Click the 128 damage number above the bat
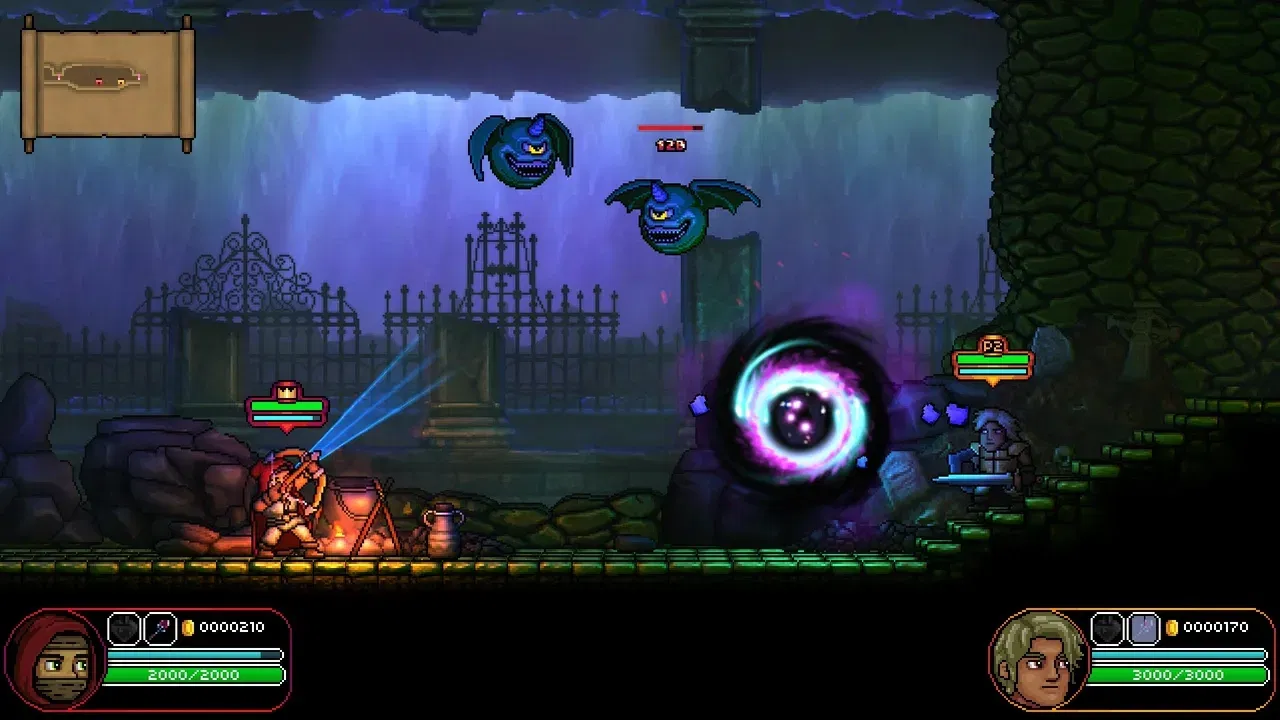 [x=668, y=143]
